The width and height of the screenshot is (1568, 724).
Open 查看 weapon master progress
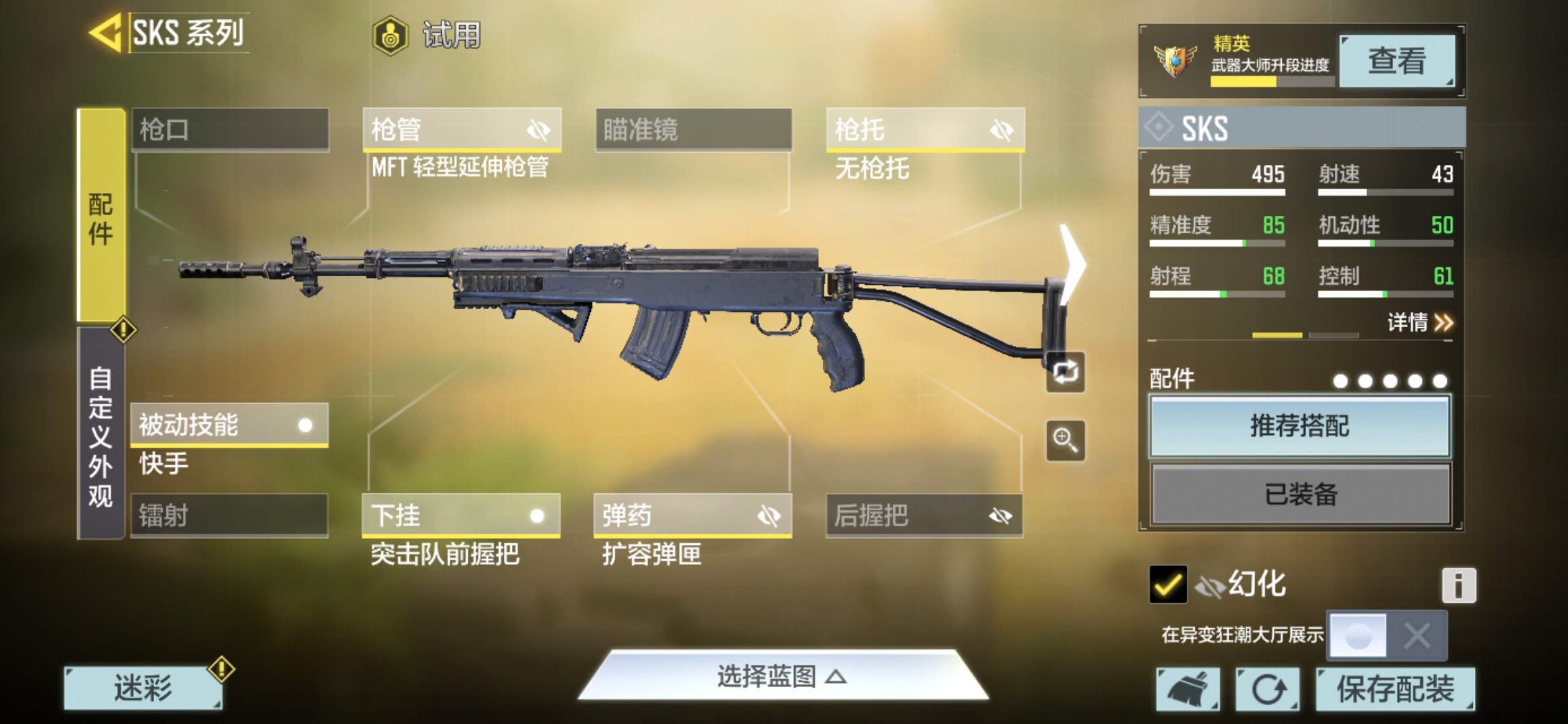[1396, 61]
